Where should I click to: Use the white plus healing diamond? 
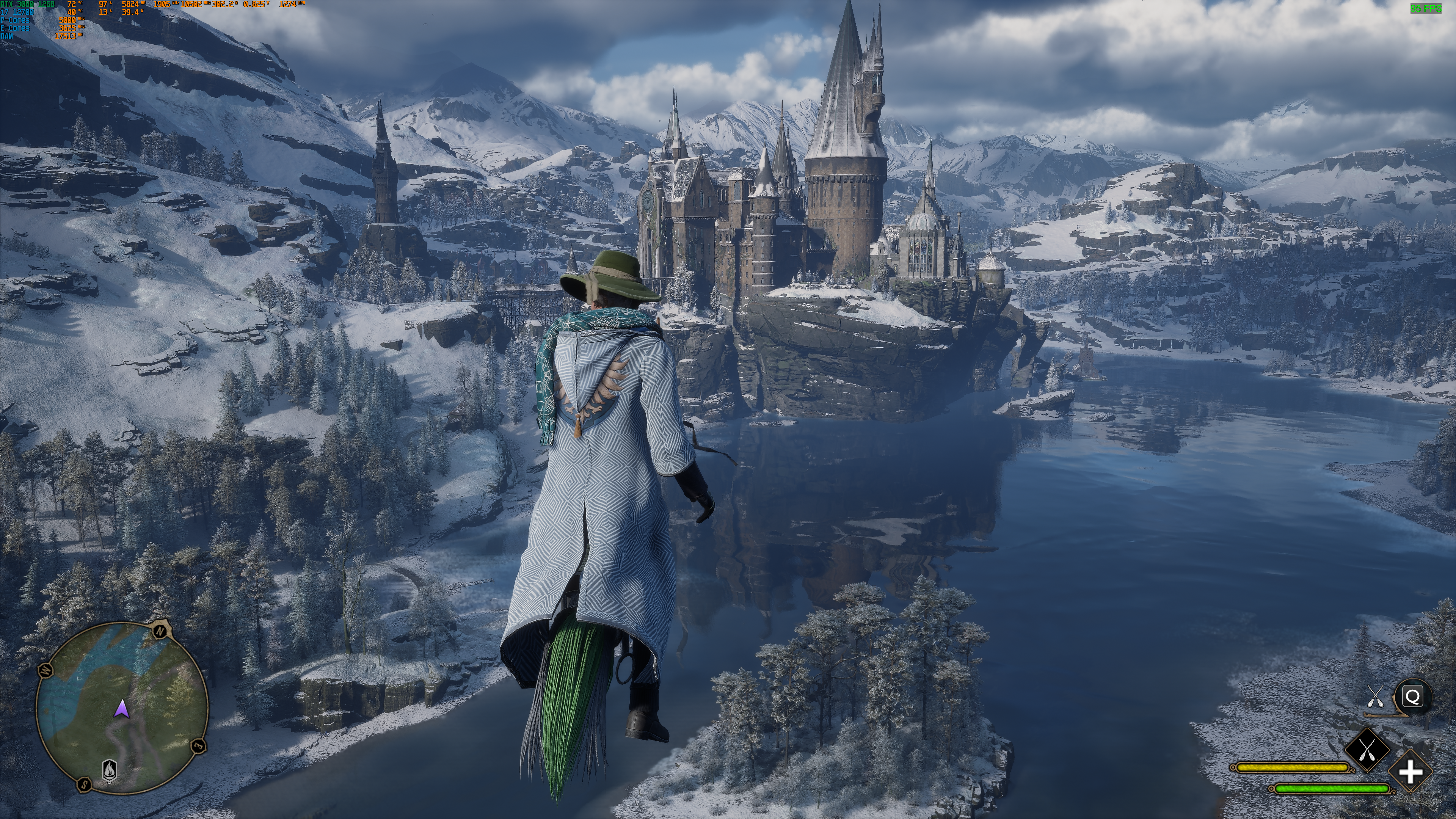[x=1410, y=772]
